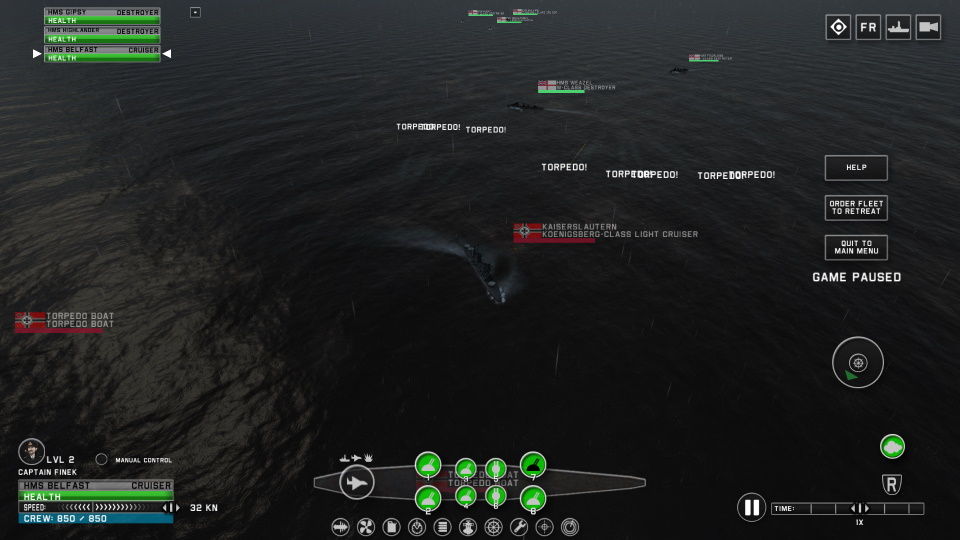
Task: Activate the green smoke screen button
Action: [x=892, y=447]
